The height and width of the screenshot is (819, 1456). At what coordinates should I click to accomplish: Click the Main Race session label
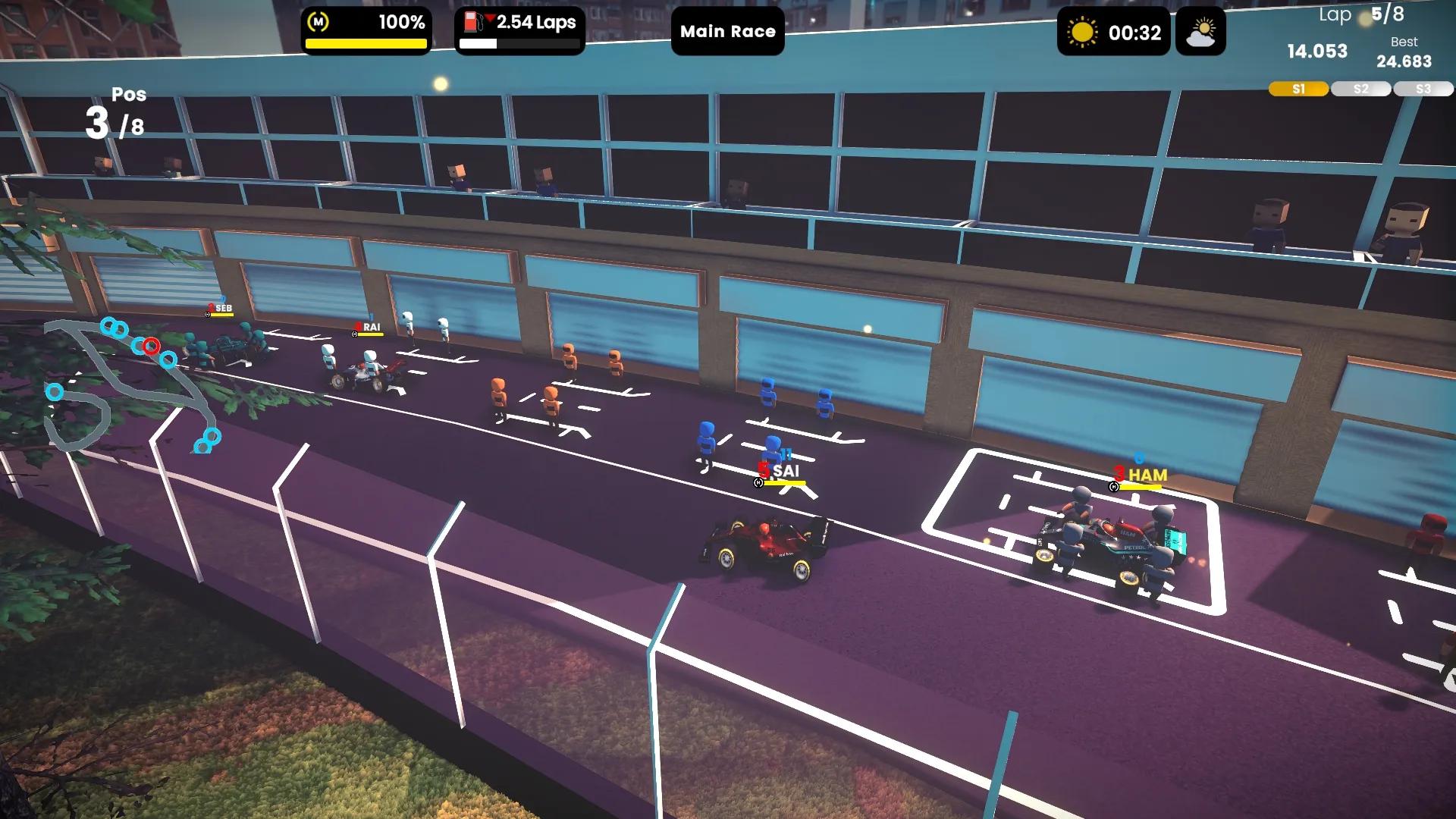[x=727, y=32]
